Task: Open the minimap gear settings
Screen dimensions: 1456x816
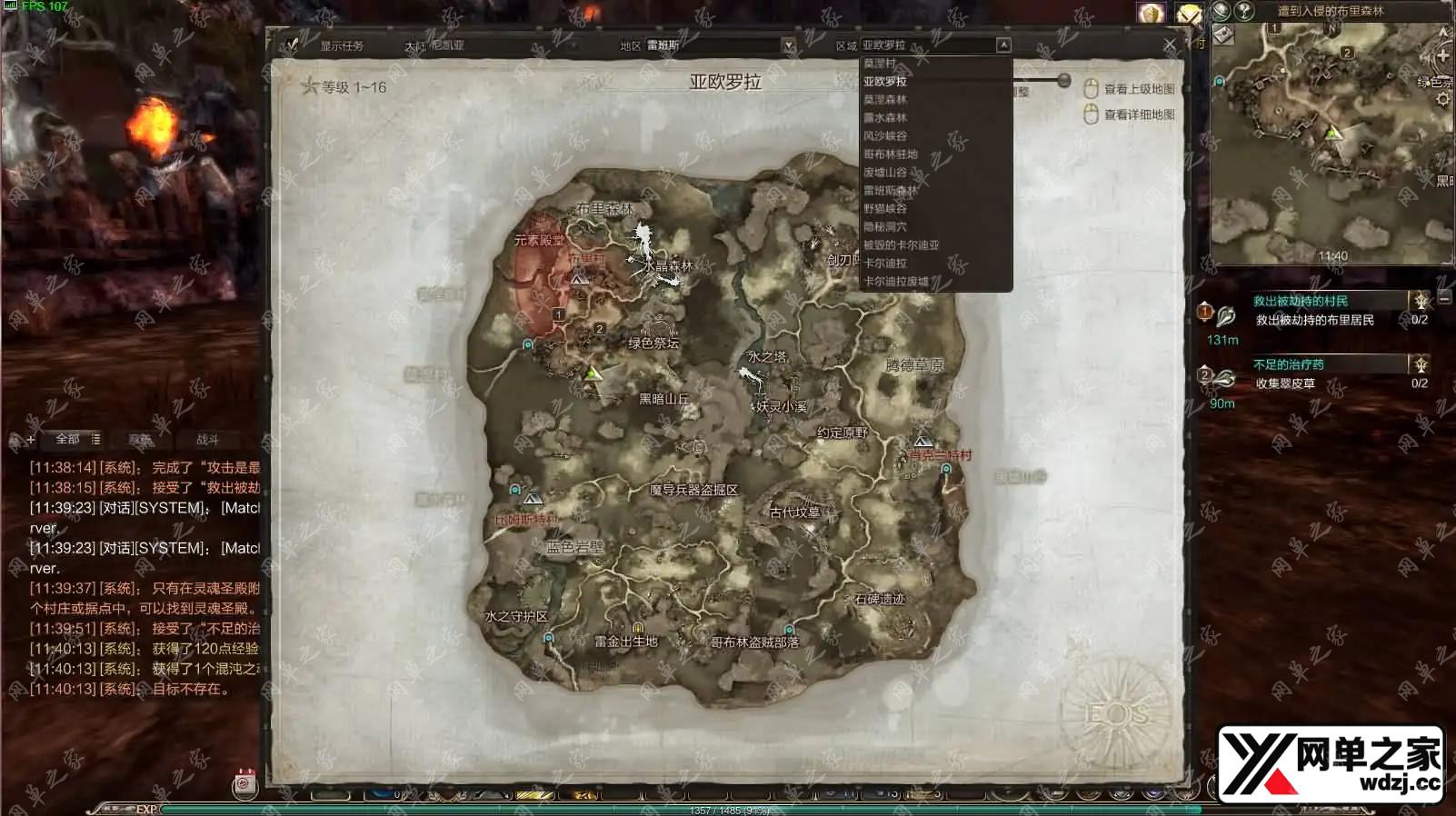Action: click(x=1443, y=99)
